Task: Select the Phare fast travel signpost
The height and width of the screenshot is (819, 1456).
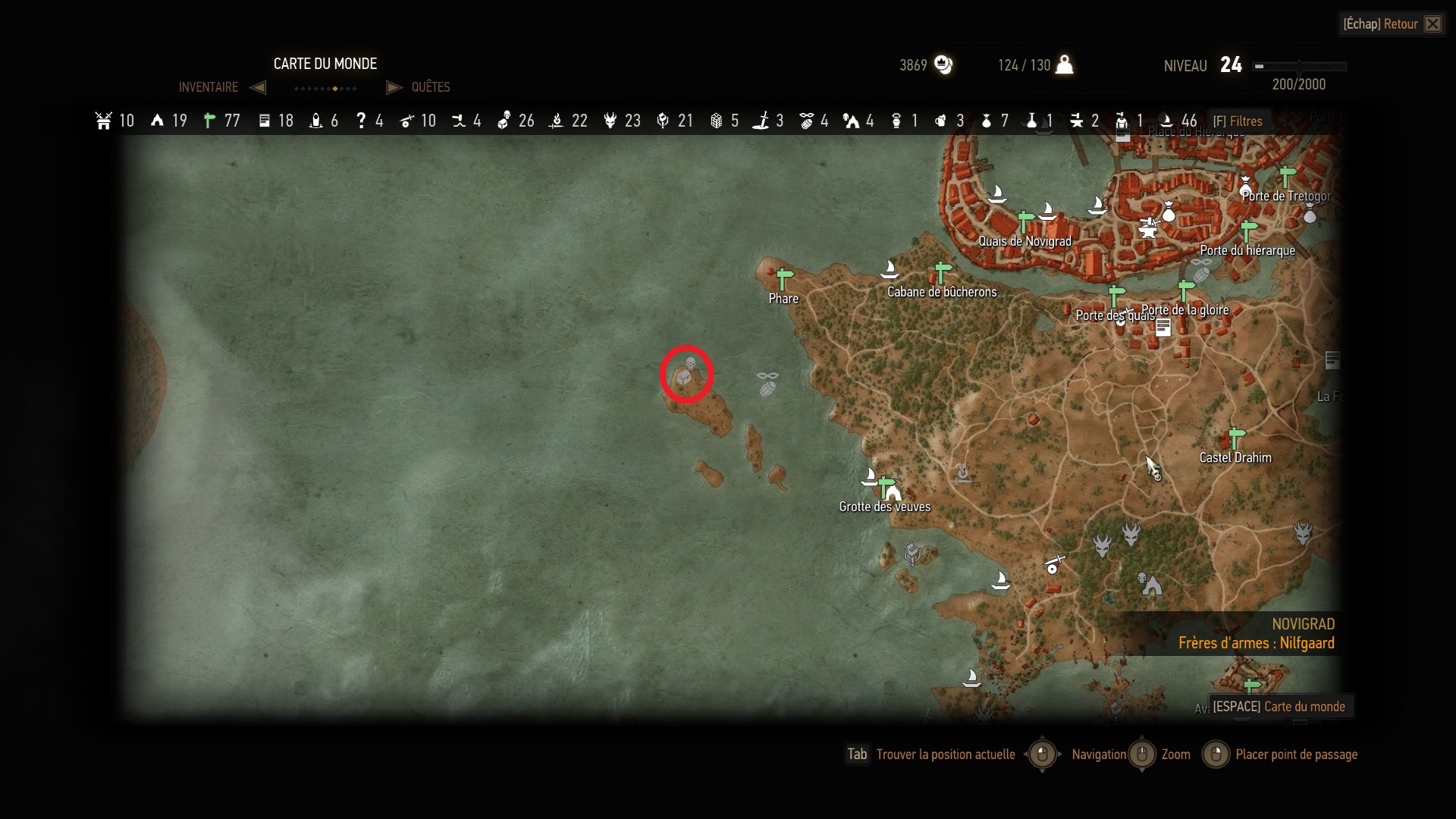Action: point(784,280)
